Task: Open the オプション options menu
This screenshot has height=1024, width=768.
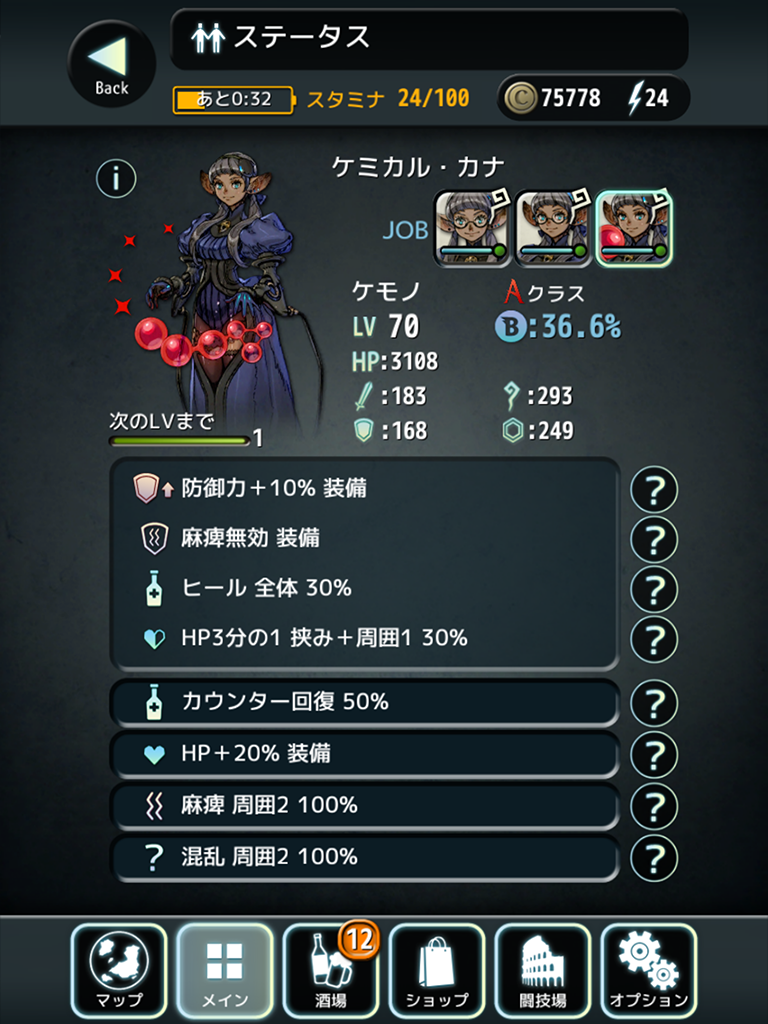Action: click(649, 970)
